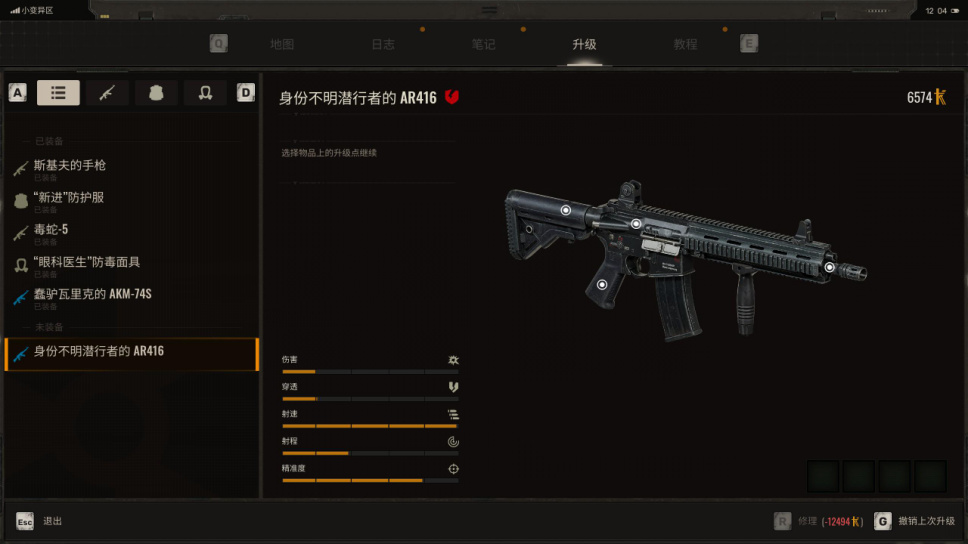Go to the 教程 tutorial tab
Viewport: 968px width, 544px height.
coord(685,44)
